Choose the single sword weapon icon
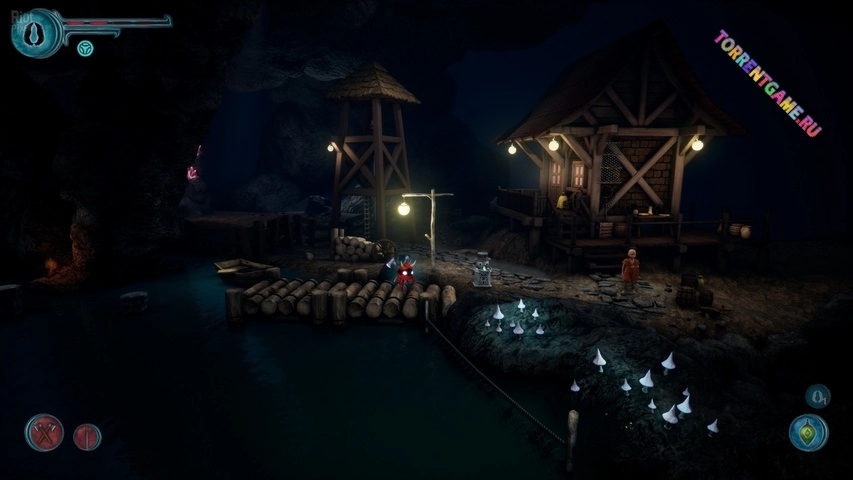The width and height of the screenshot is (853, 480). 87,437
